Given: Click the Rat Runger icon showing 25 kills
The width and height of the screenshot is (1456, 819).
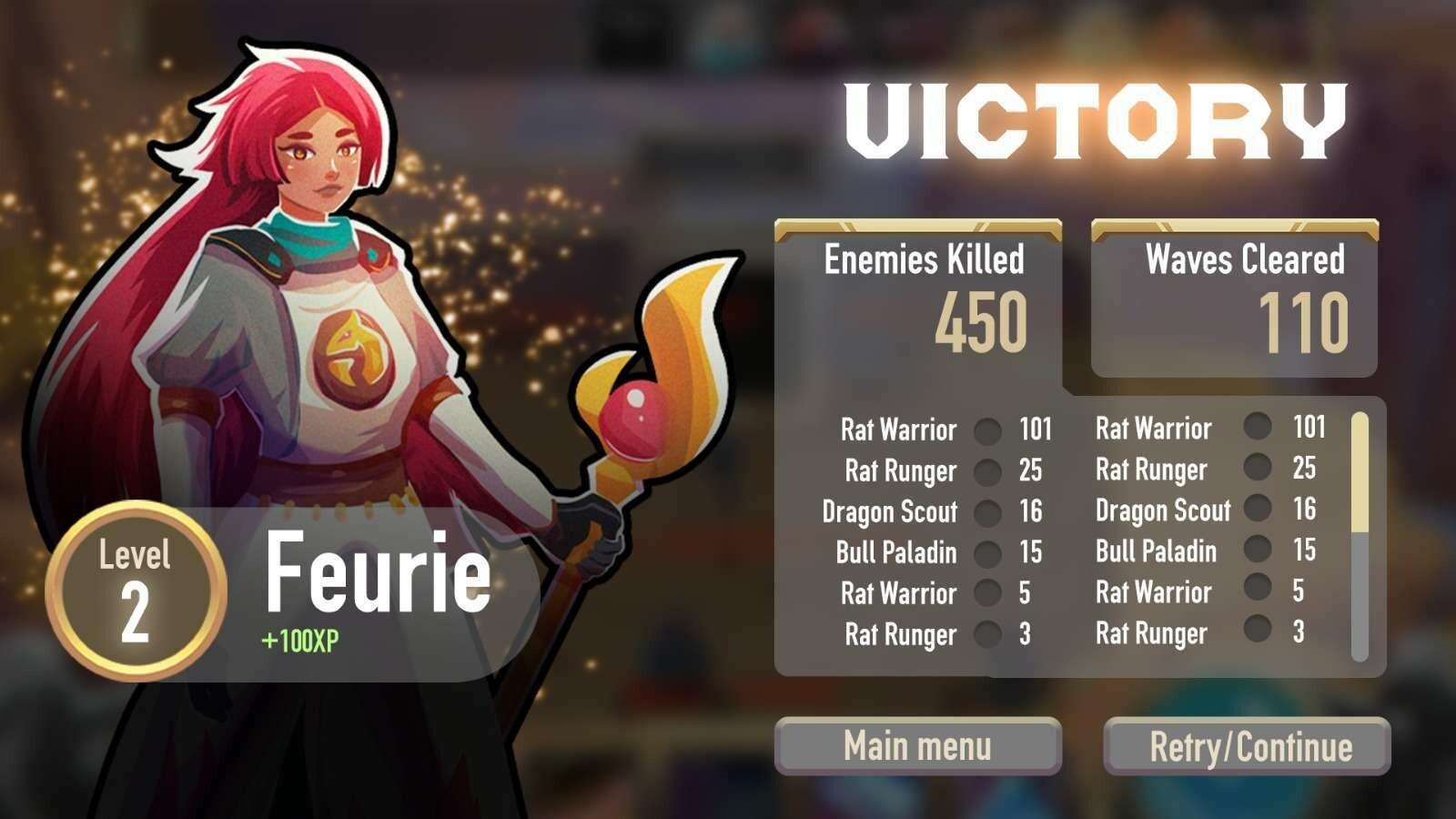Looking at the screenshot, I should (x=987, y=470).
